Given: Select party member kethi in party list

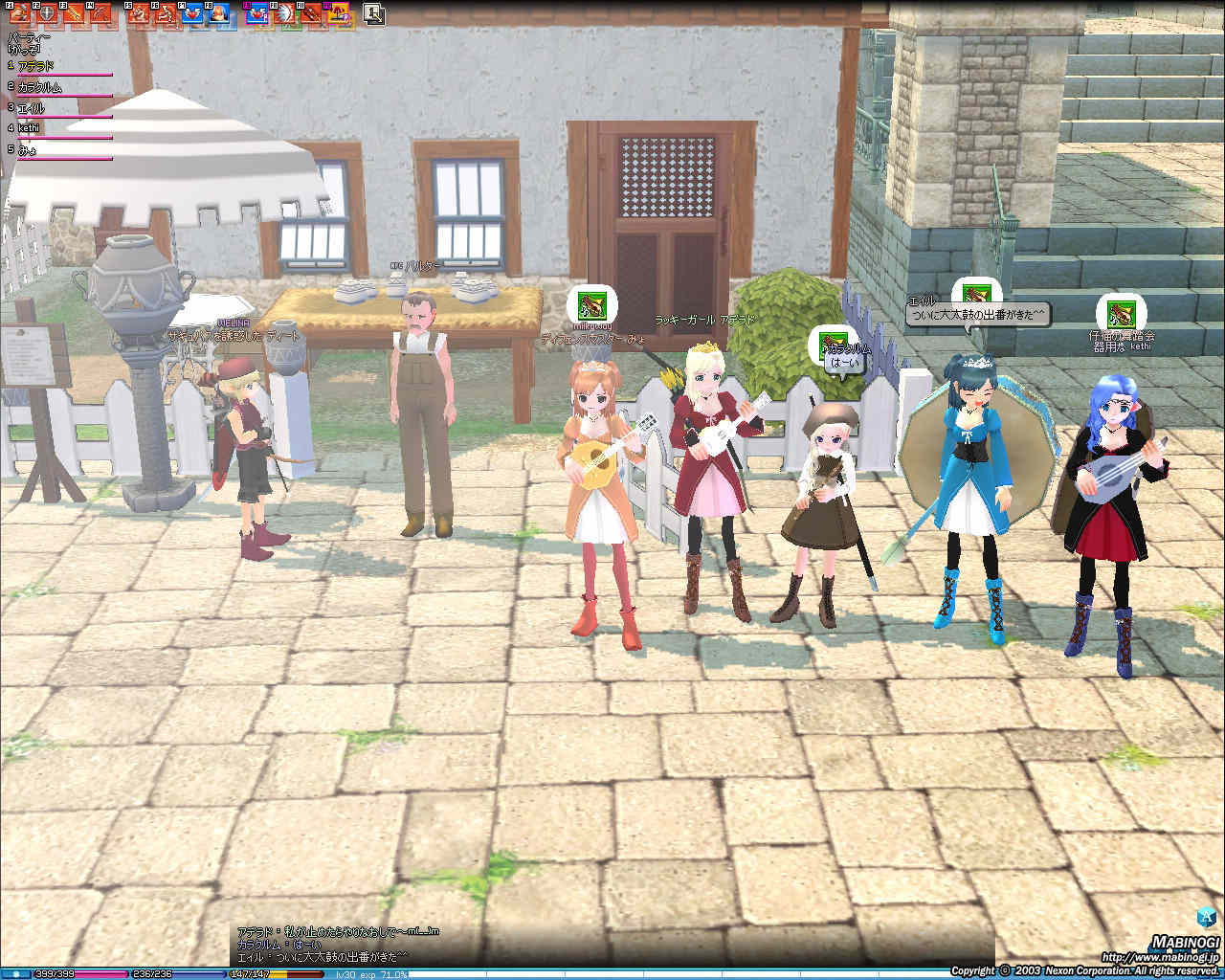Looking at the screenshot, I should (32, 128).
